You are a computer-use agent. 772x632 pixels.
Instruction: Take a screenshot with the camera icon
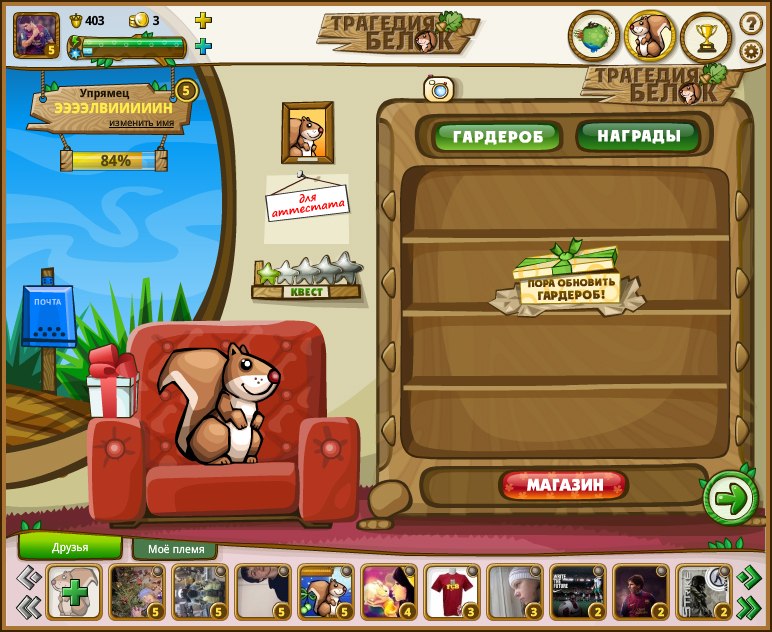pos(438,89)
